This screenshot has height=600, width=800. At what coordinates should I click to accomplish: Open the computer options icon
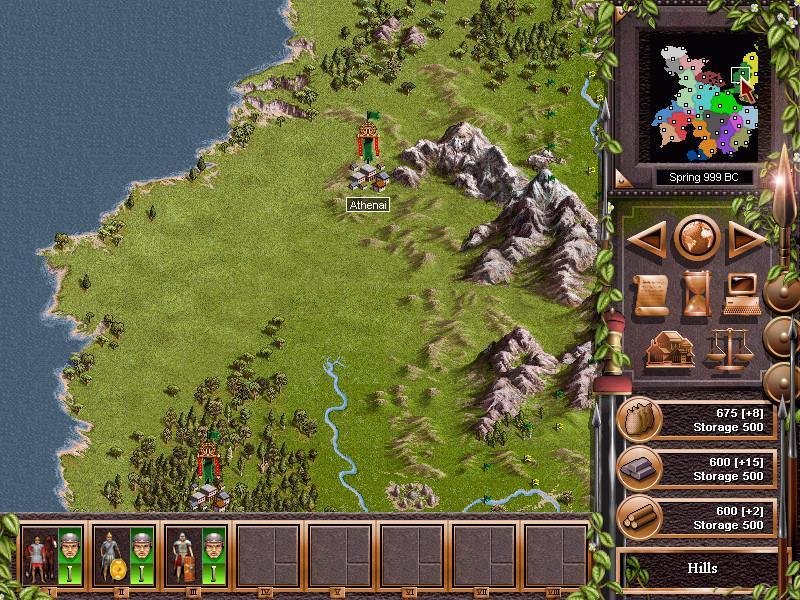(x=742, y=293)
